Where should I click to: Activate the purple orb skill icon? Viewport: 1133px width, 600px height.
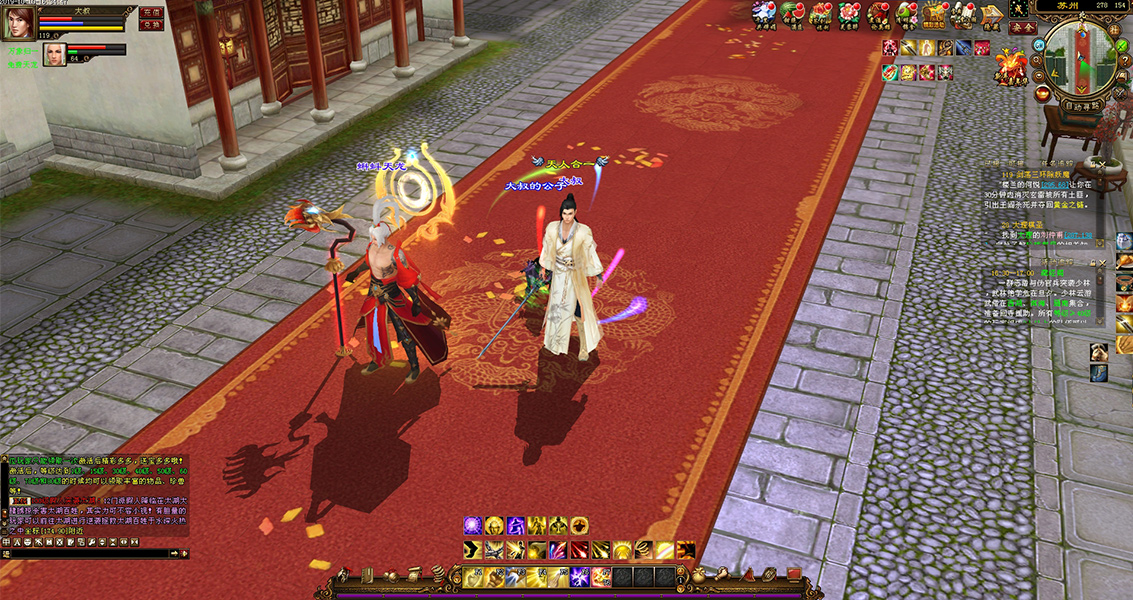(x=472, y=525)
